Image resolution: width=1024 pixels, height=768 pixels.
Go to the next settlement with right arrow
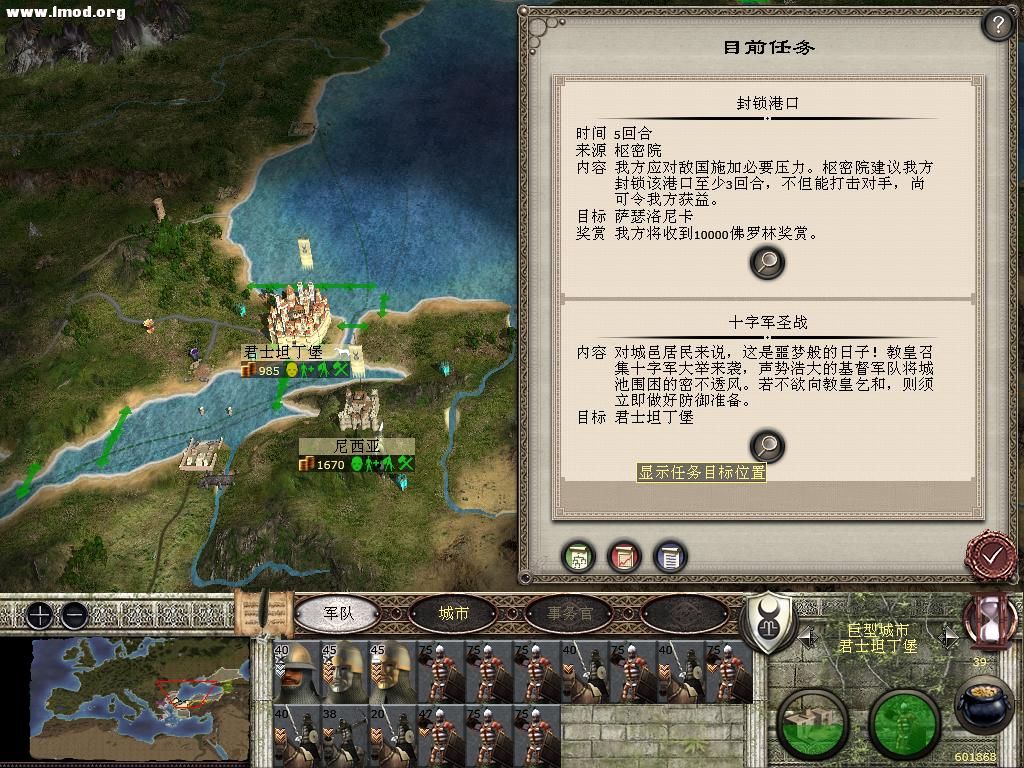(x=949, y=635)
